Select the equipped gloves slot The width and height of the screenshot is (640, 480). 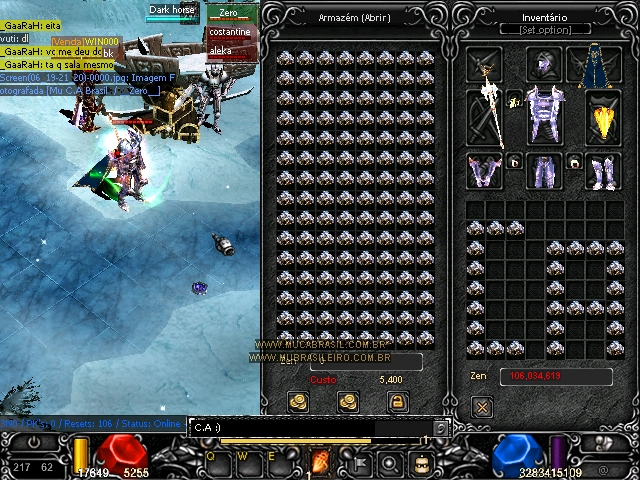click(485, 170)
